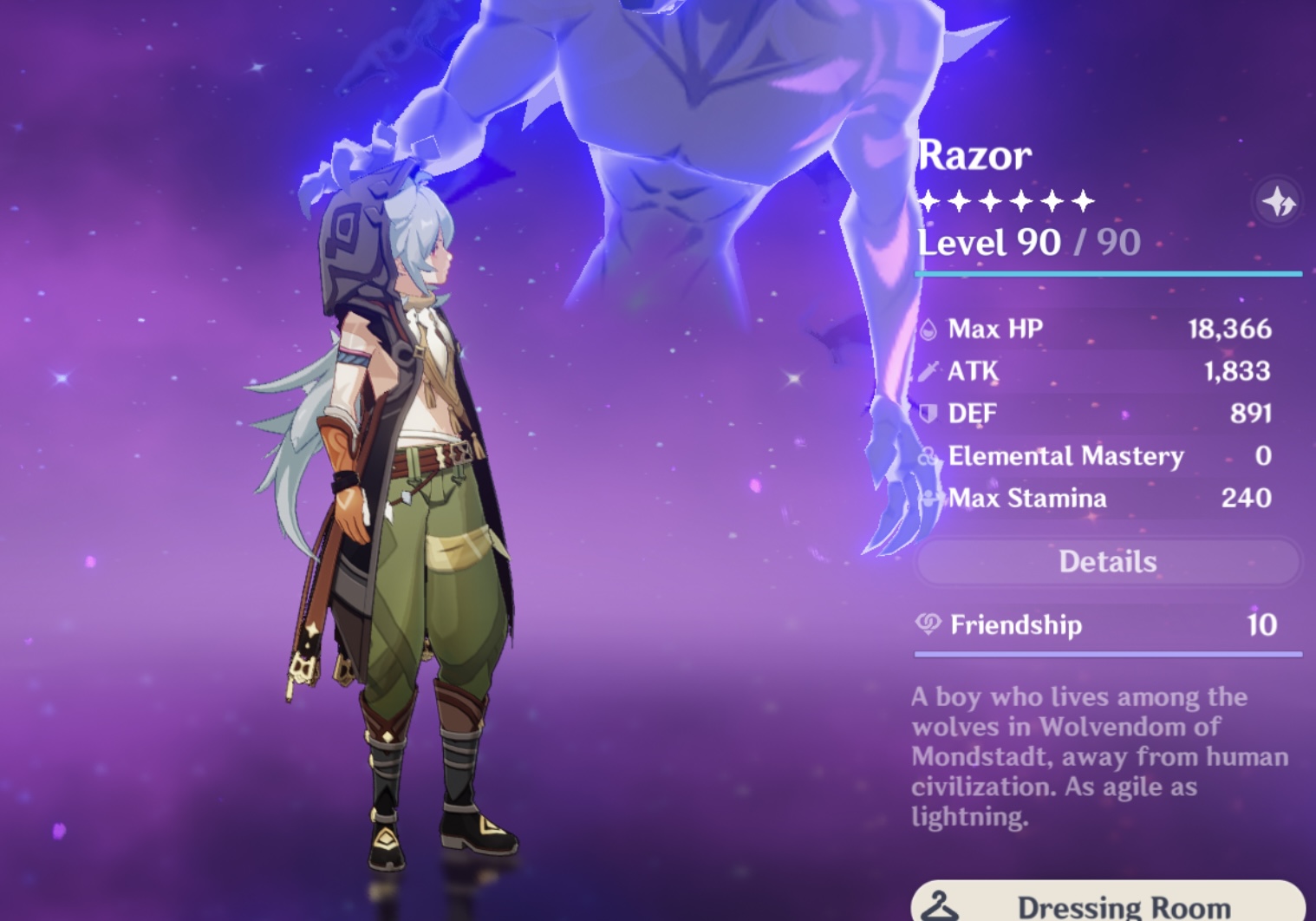Click the DEF shield icon

click(928, 414)
